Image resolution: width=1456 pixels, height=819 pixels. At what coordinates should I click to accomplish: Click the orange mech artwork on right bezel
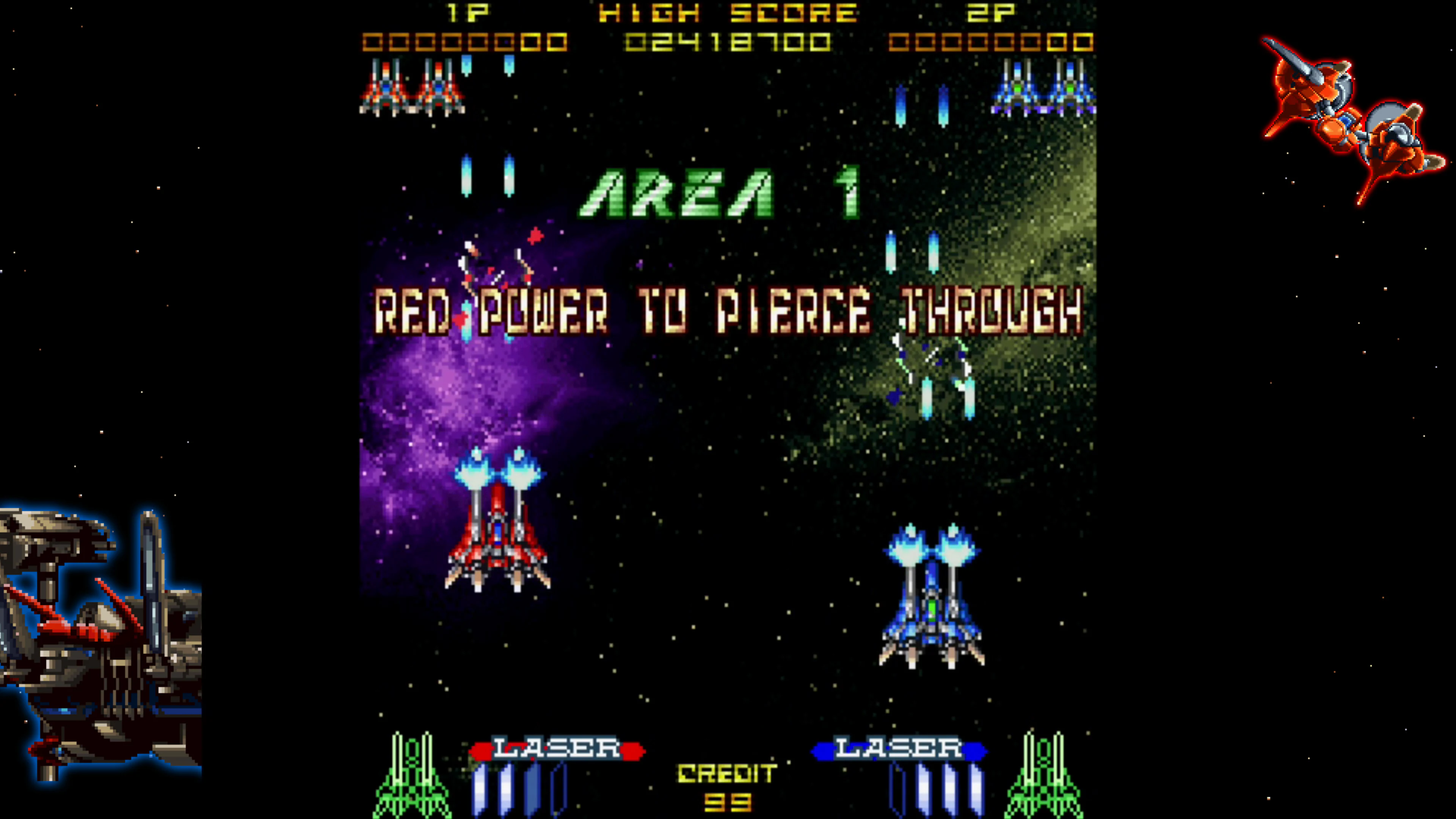[x=1345, y=124]
